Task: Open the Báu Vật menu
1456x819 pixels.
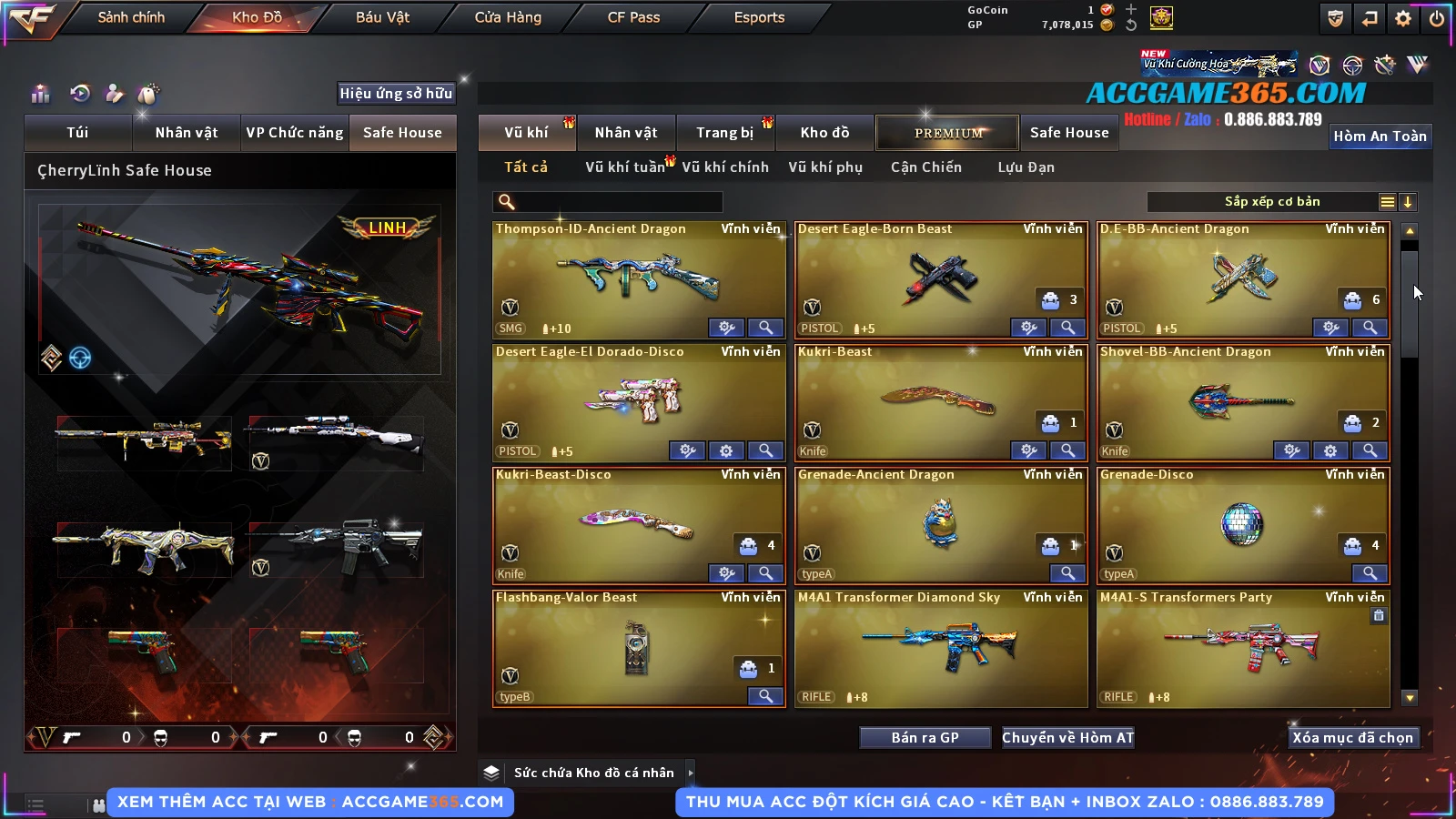Action: tap(382, 17)
